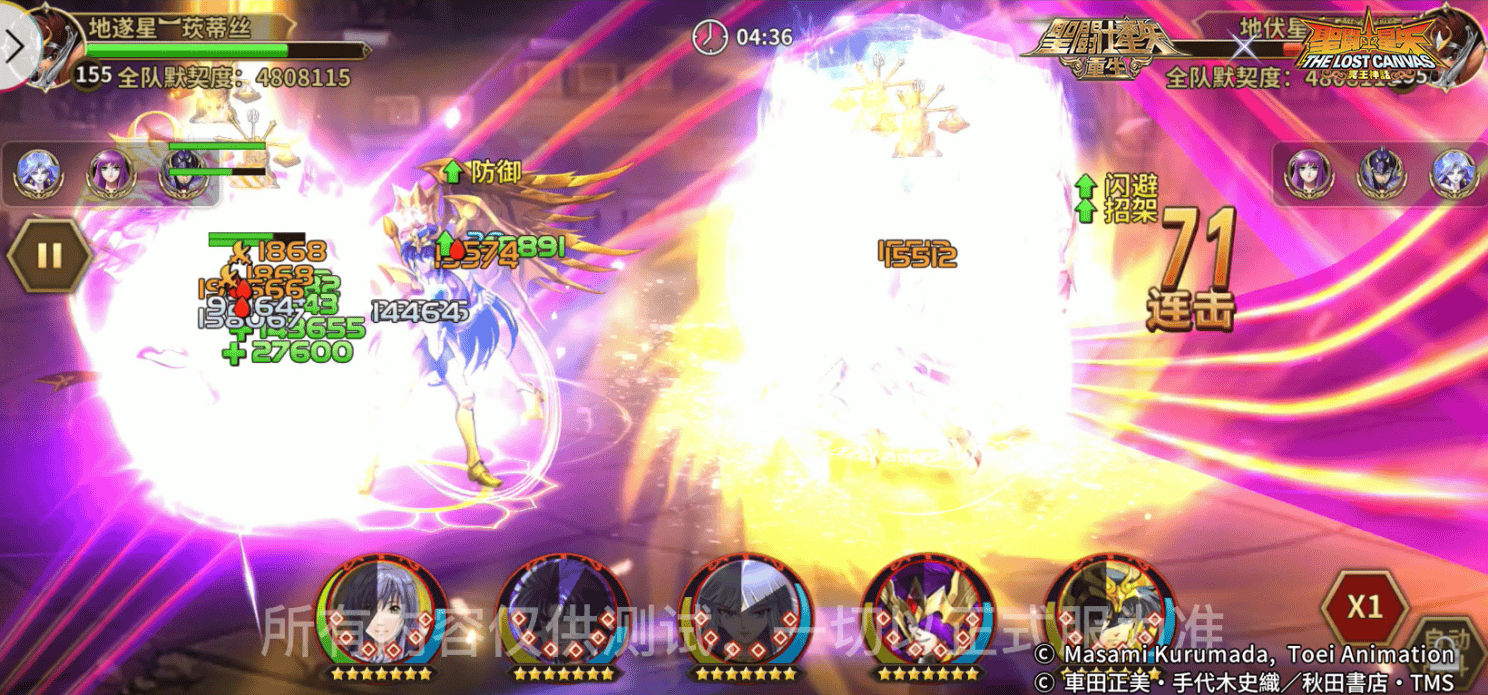Trigger the dark purple shadowed hero skill

coord(563,613)
